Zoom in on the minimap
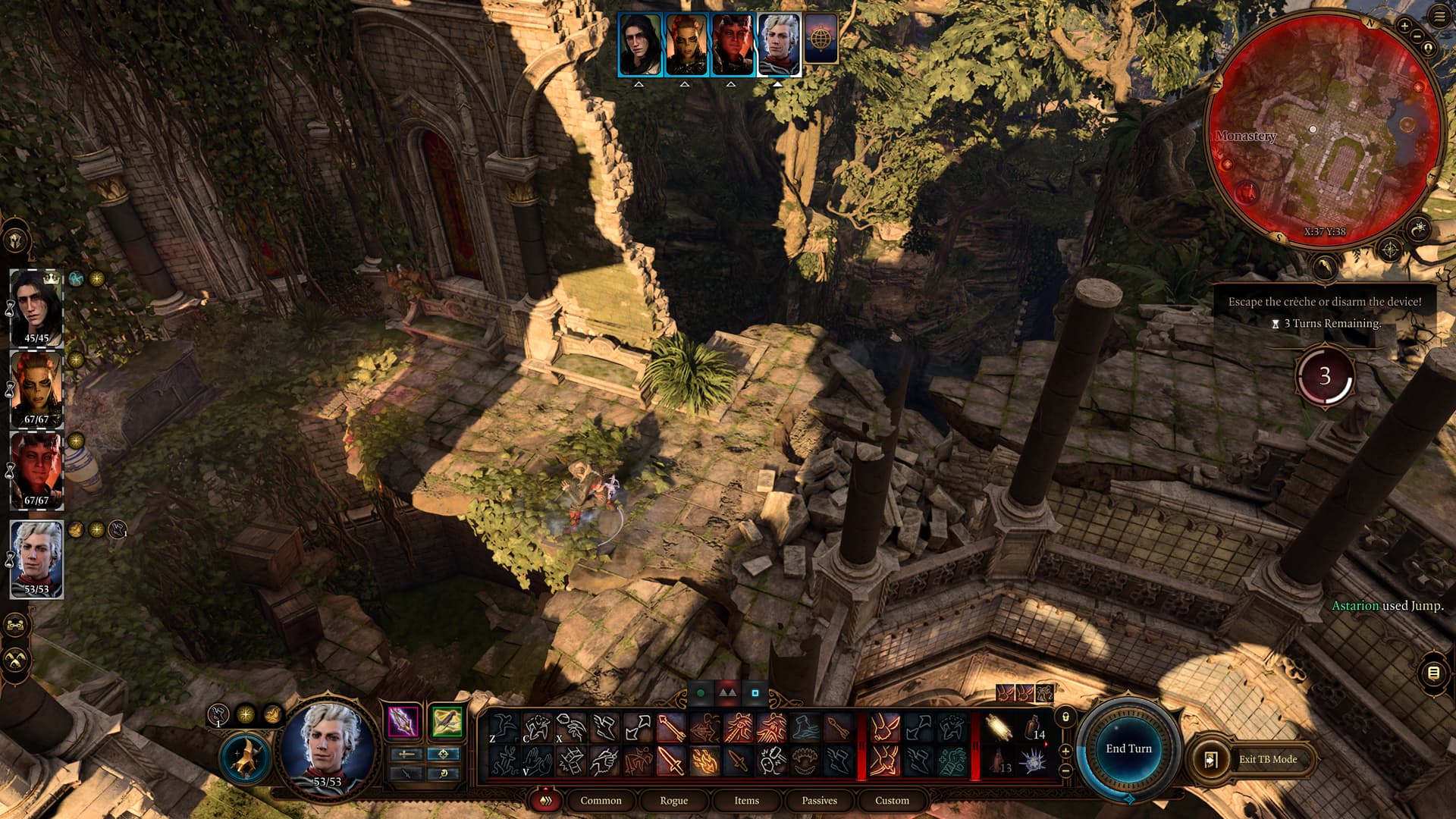The height and width of the screenshot is (819, 1456). pyautogui.click(x=1404, y=27)
